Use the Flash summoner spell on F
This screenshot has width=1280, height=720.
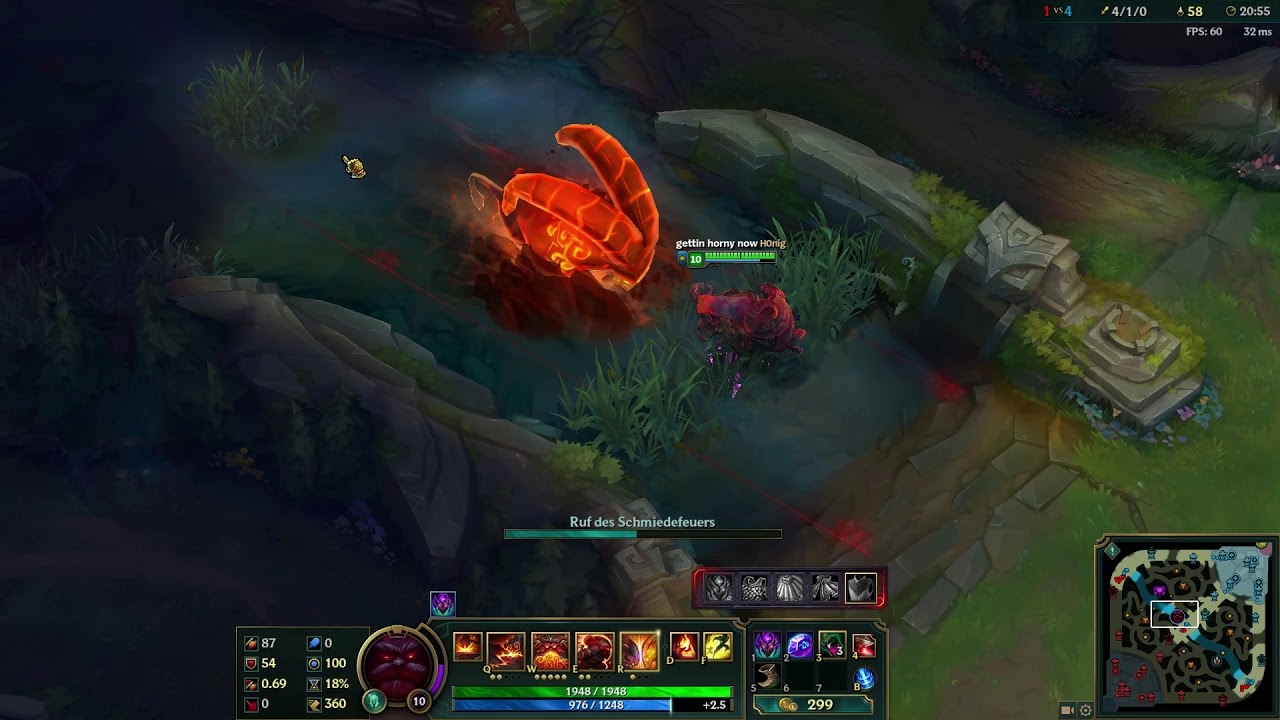pyautogui.click(x=717, y=646)
